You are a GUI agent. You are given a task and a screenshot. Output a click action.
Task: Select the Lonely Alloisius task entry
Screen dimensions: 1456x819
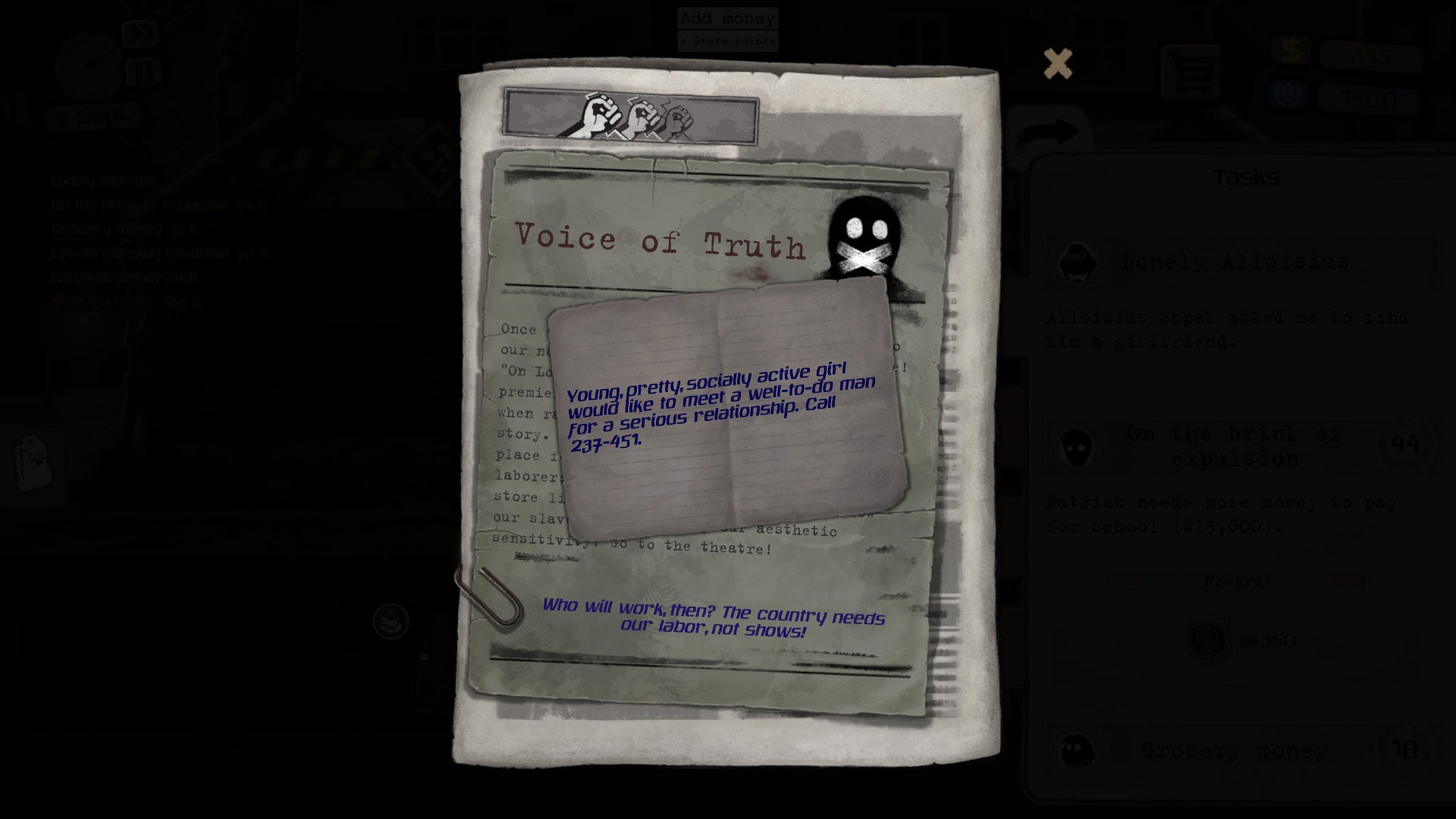[x=1234, y=262]
